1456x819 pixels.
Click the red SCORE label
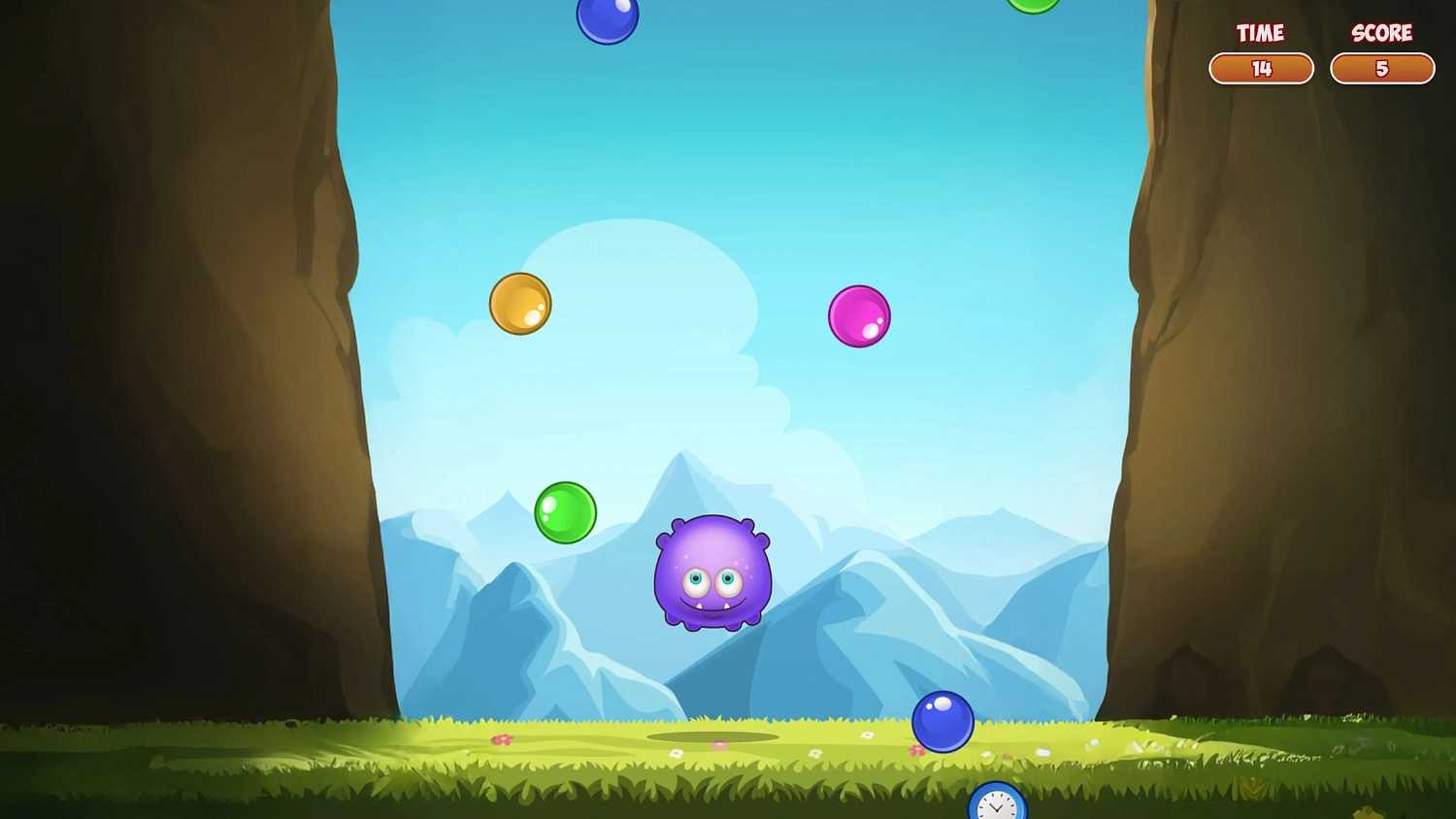(1382, 33)
